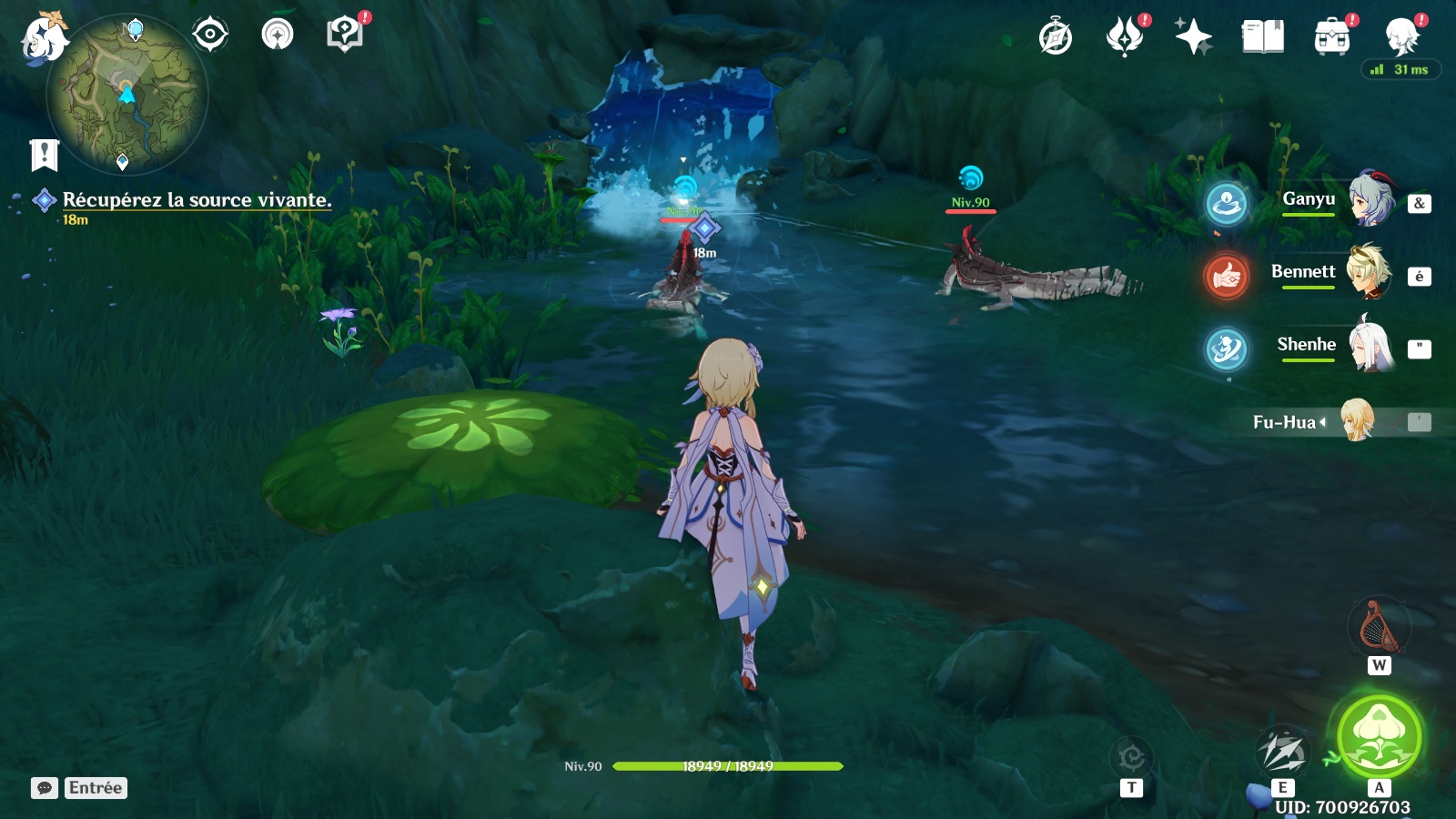Viewport: 1456px width, 819px height.
Task: Open the circular minimap
Action: [127, 93]
